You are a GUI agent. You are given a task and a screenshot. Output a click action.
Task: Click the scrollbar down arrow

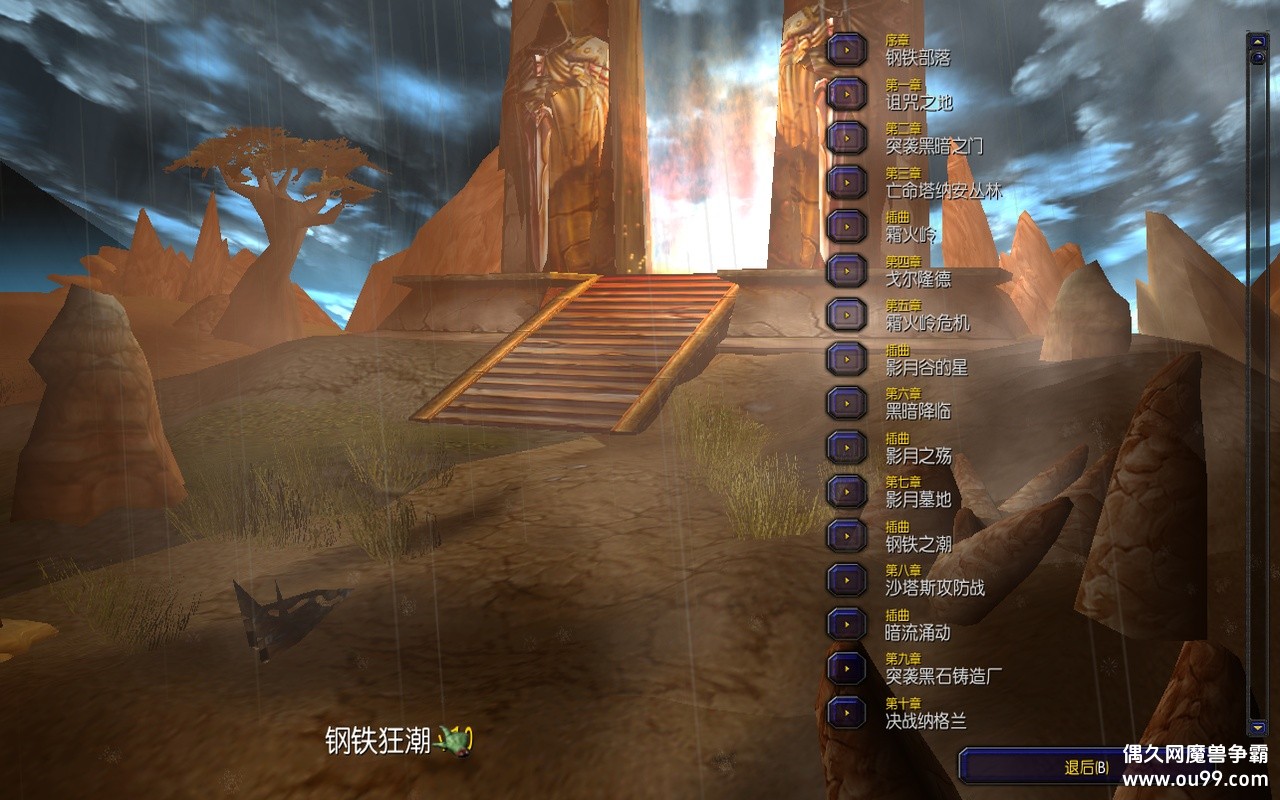click(1257, 728)
